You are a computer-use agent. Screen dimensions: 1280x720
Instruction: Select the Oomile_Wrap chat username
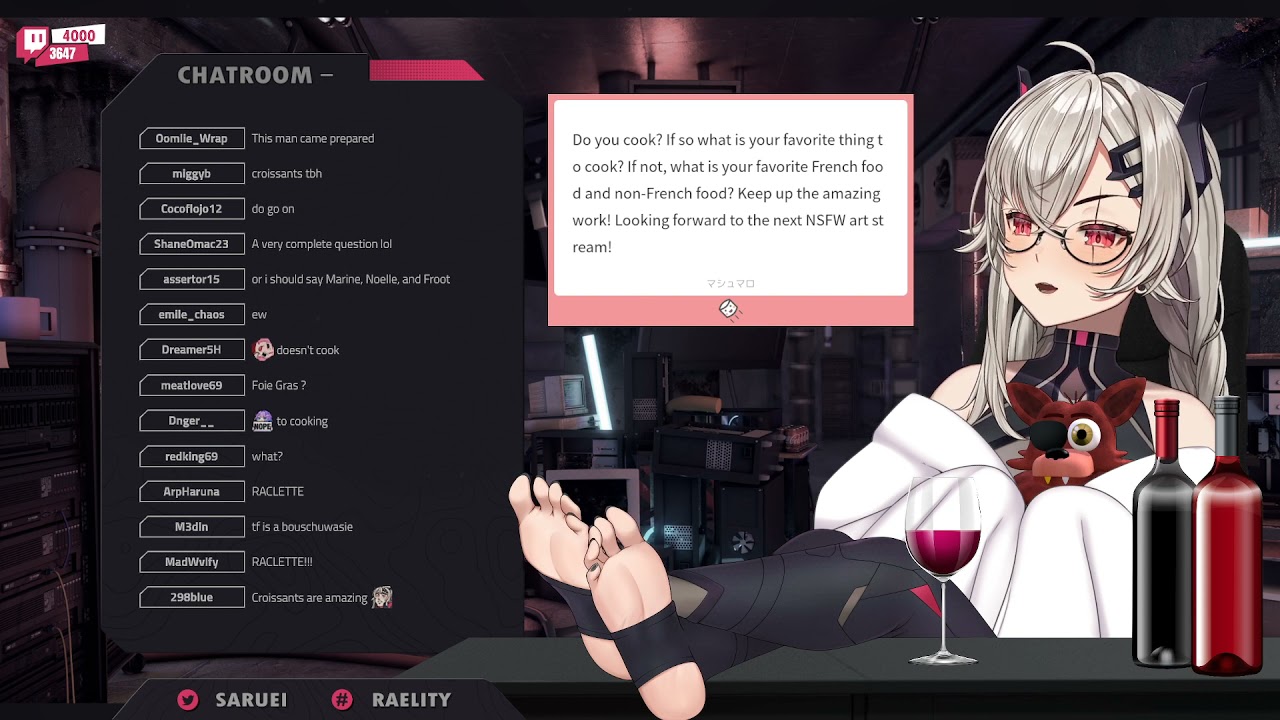coord(191,139)
